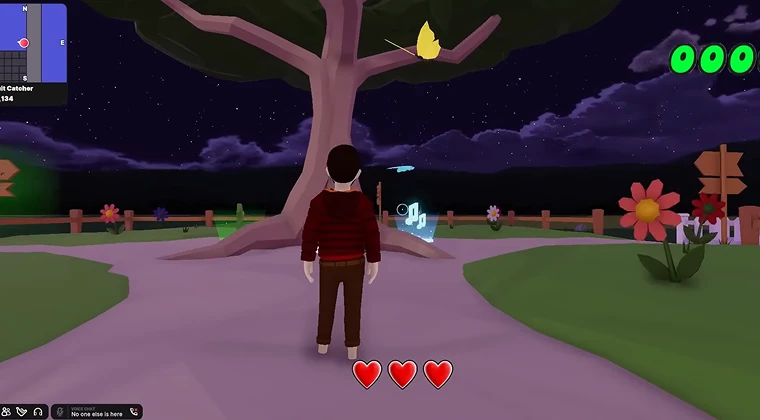Open the friends list icon

pyautogui.click(x=7, y=412)
